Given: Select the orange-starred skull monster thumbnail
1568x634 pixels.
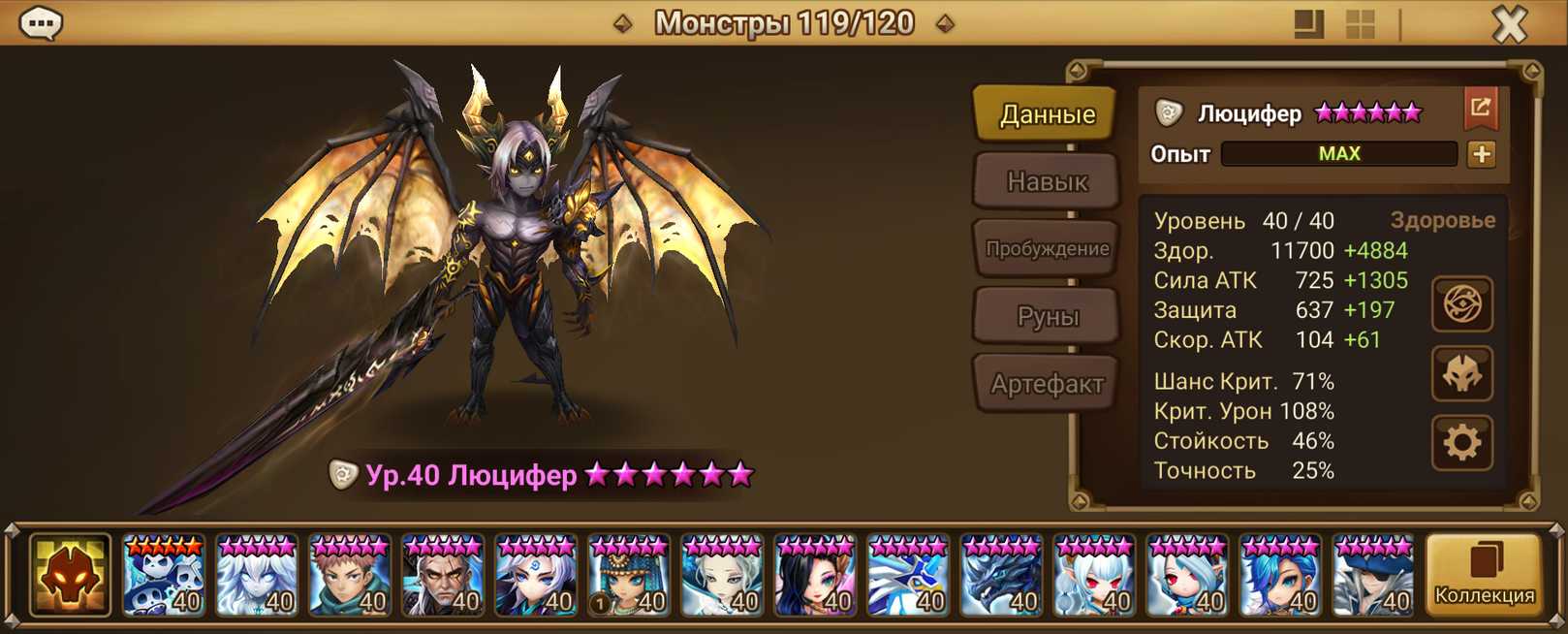Looking at the screenshot, I should (x=164, y=576).
